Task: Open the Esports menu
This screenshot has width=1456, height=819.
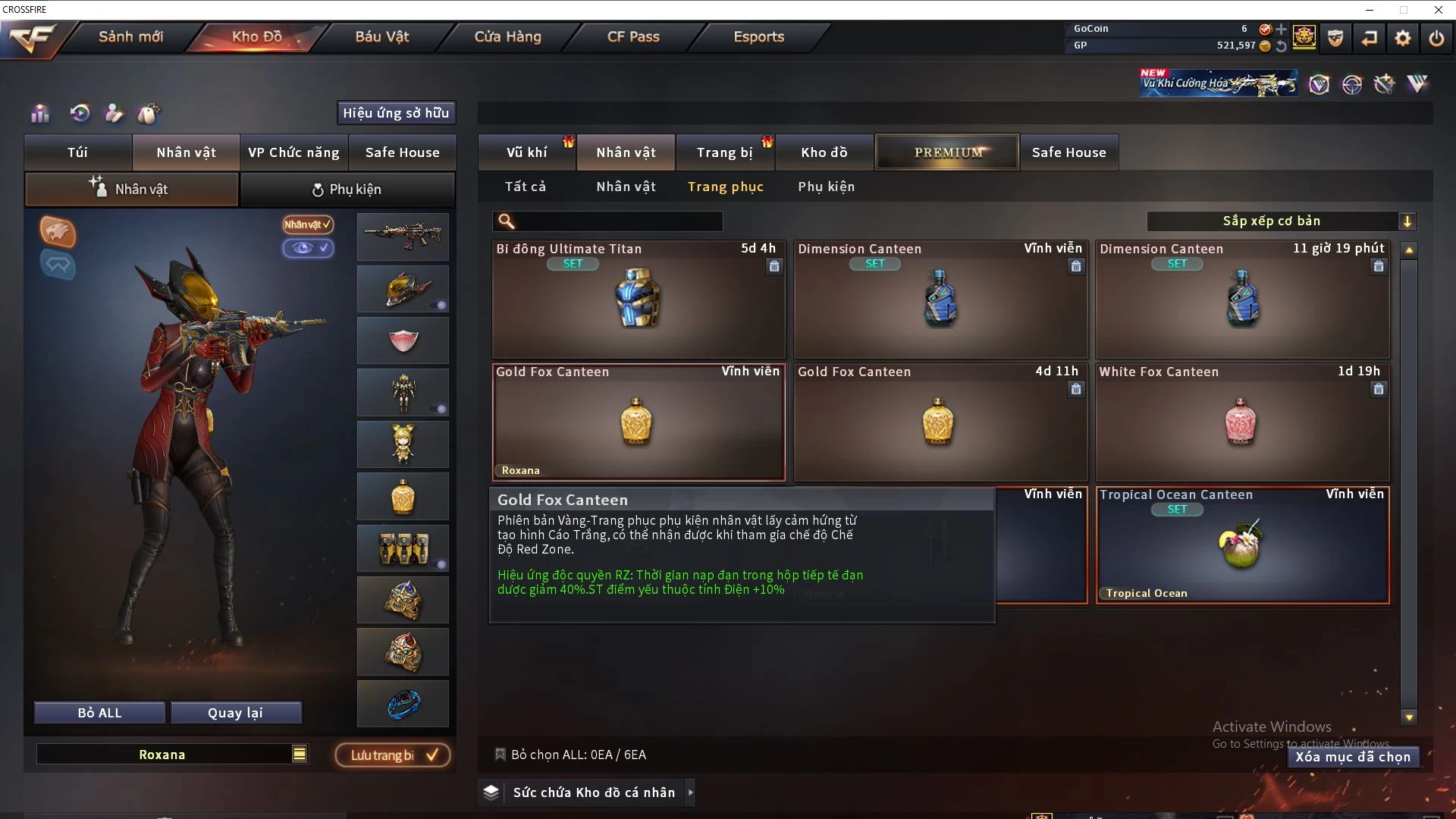Action: click(758, 36)
